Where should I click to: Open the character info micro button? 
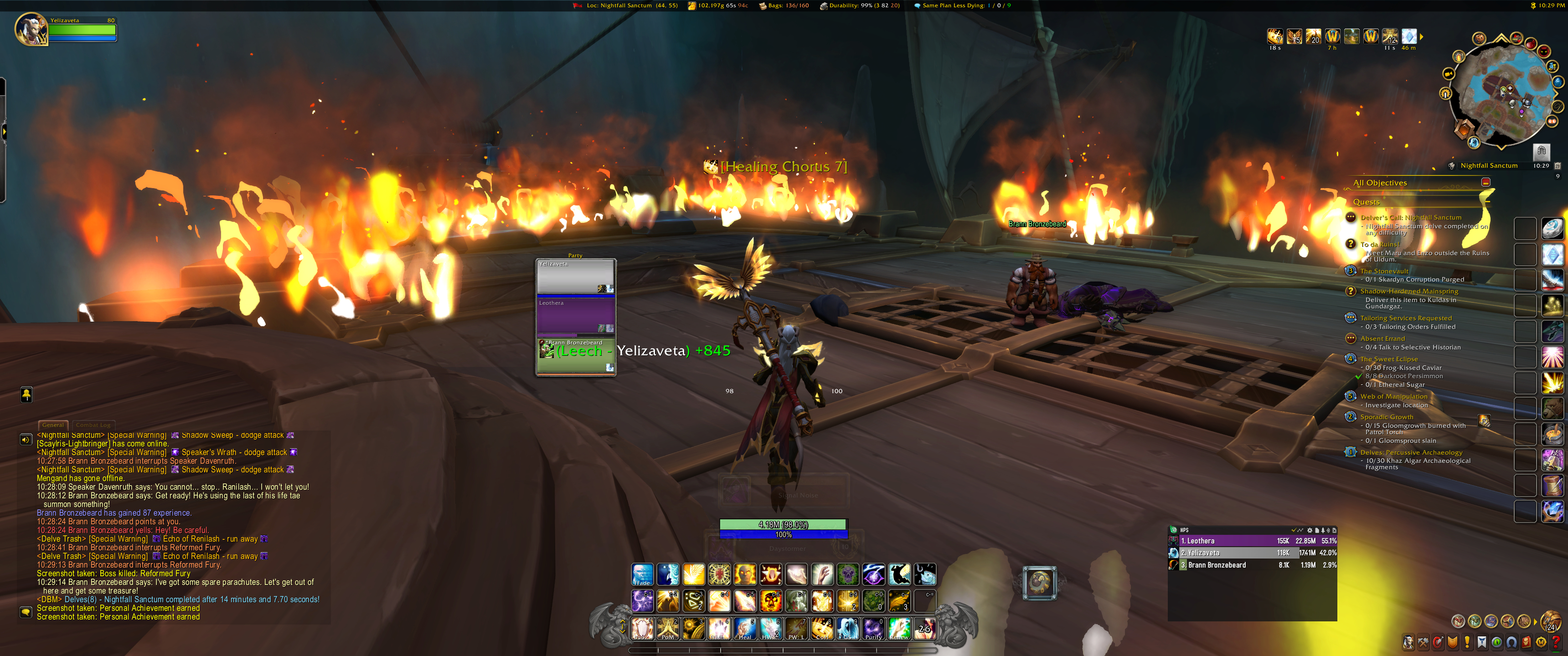pos(1408,642)
